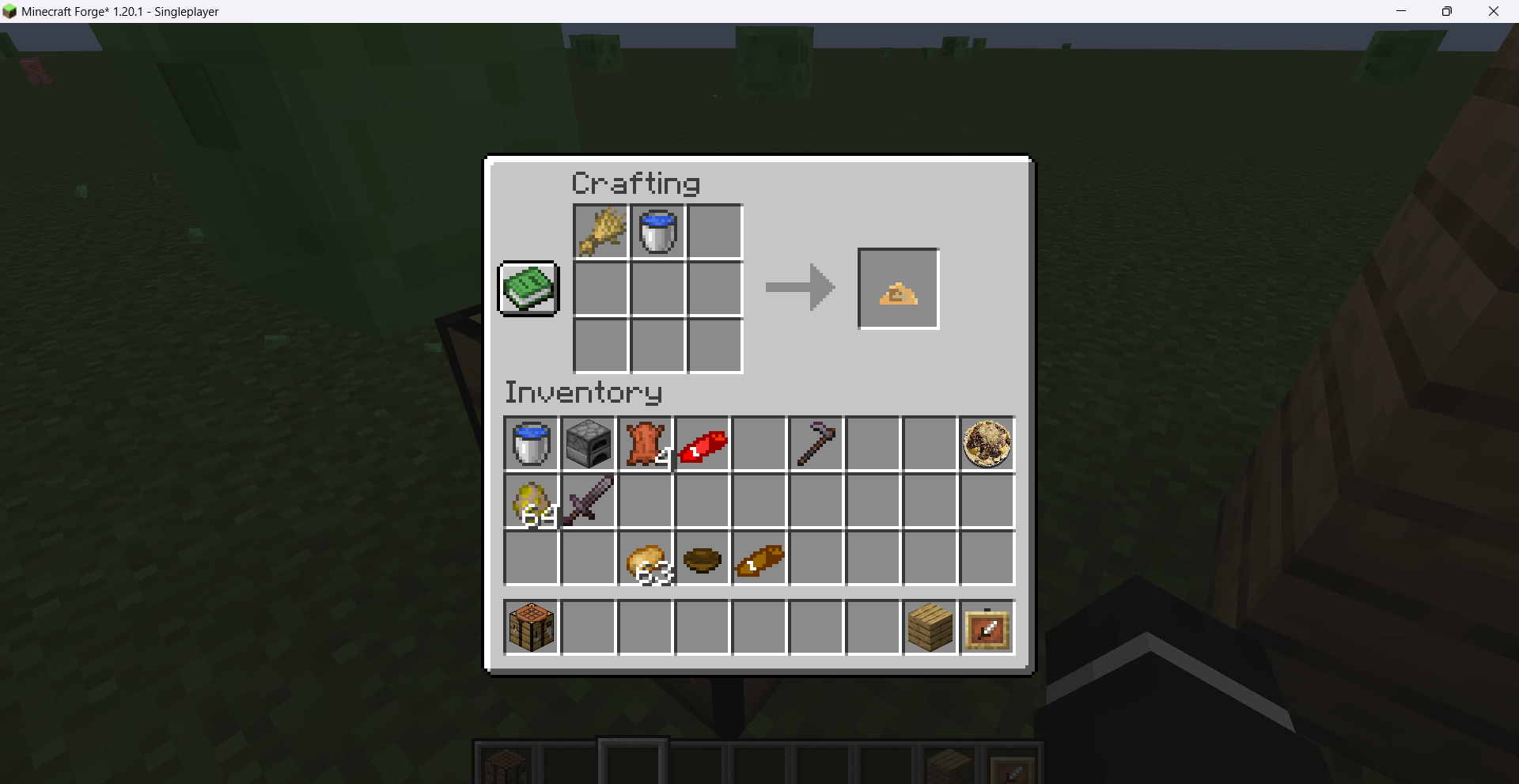Open the green recipe book
Image resolution: width=1519 pixels, height=784 pixels.
pyautogui.click(x=527, y=288)
